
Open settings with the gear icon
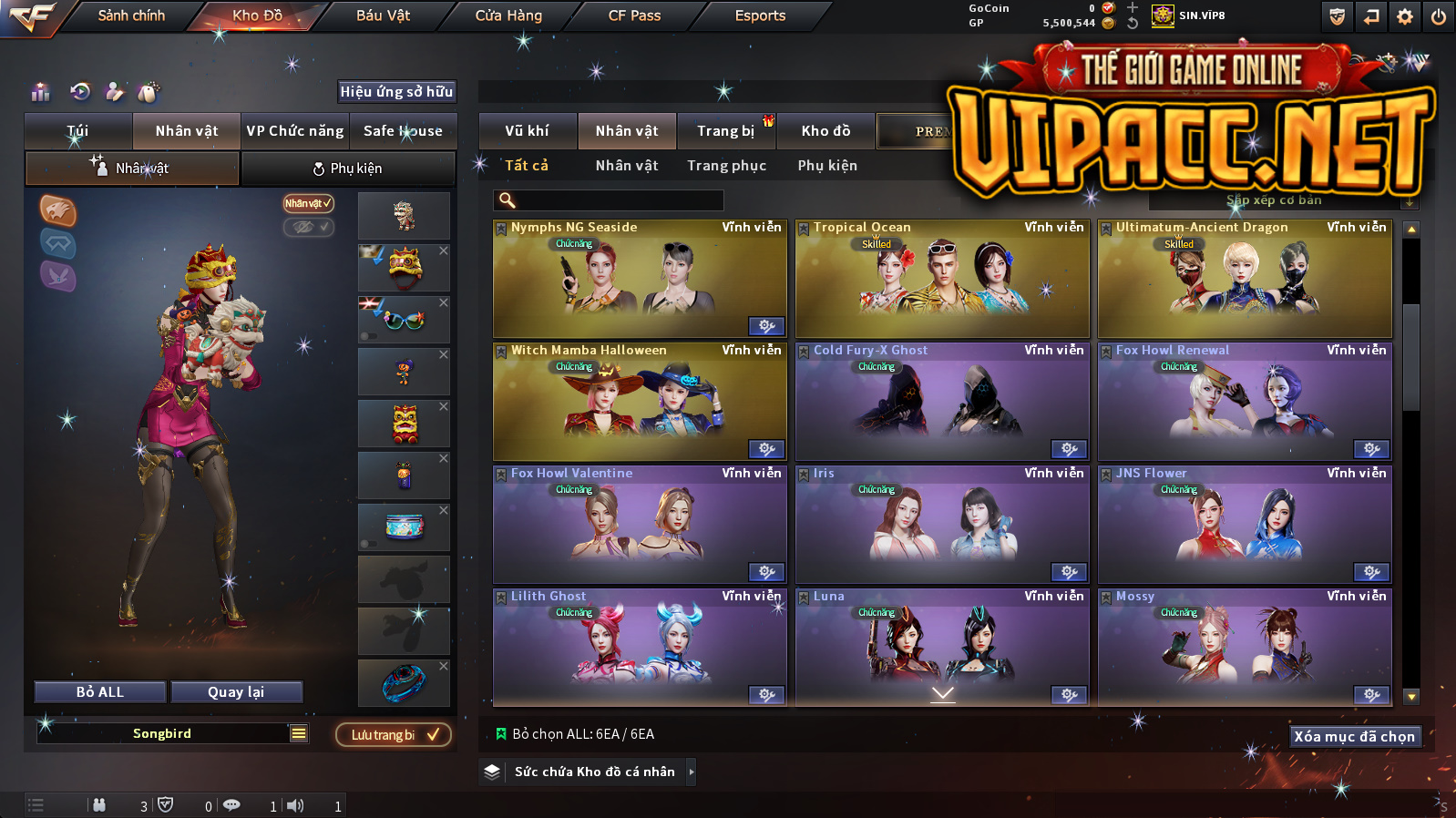pyautogui.click(x=1405, y=16)
